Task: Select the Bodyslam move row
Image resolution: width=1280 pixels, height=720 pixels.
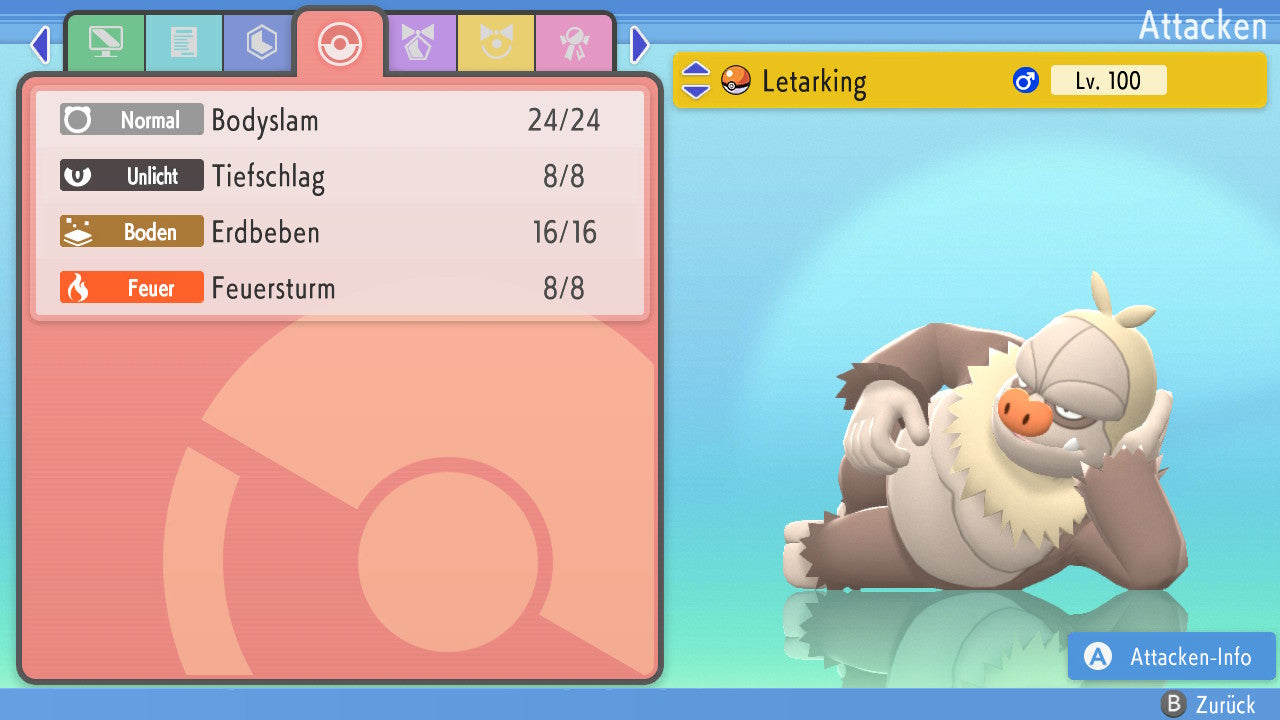Action: (340, 121)
